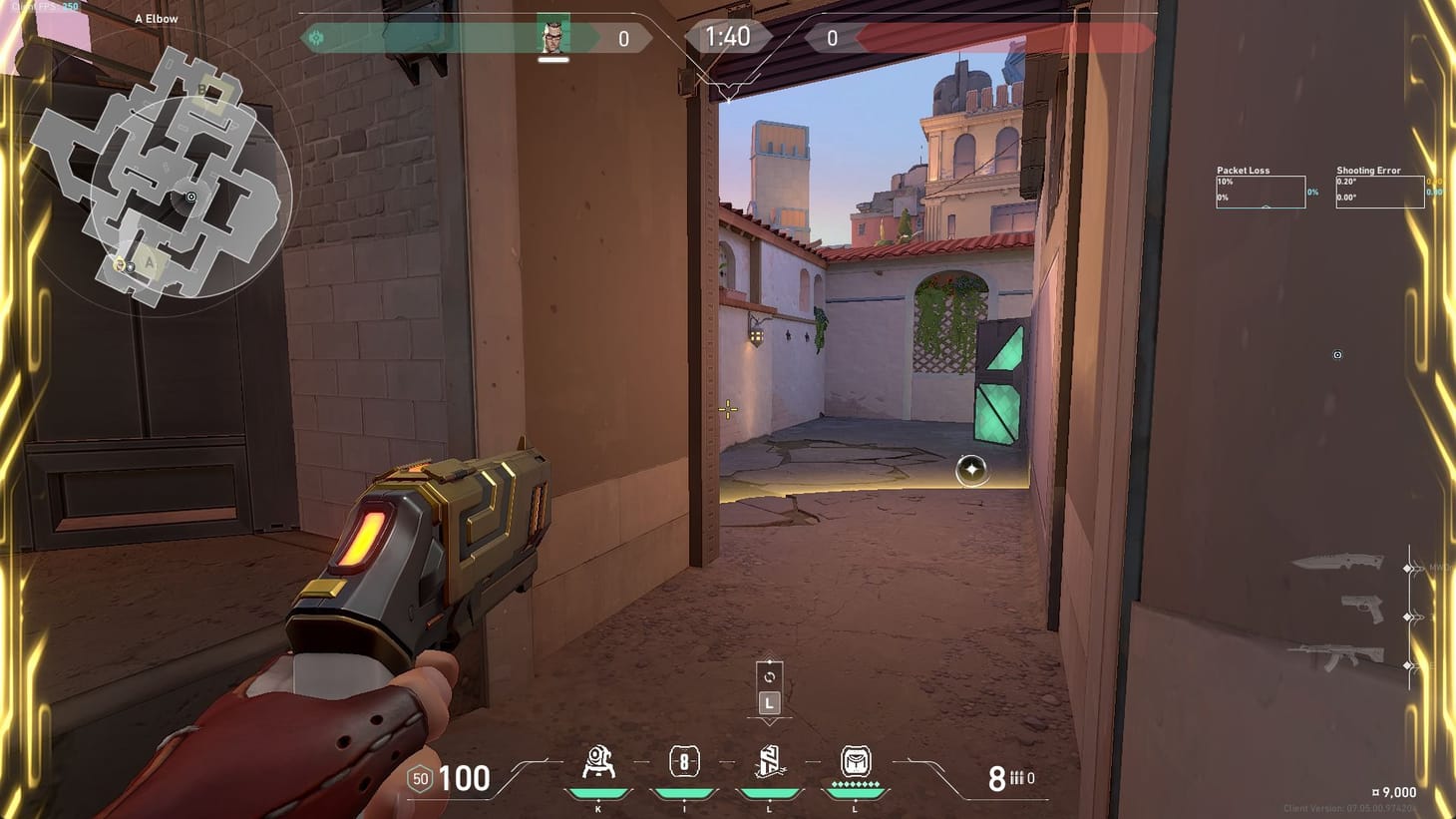The width and height of the screenshot is (1456, 819).
Task: Select the round timer showing 1:40
Action: click(x=728, y=37)
